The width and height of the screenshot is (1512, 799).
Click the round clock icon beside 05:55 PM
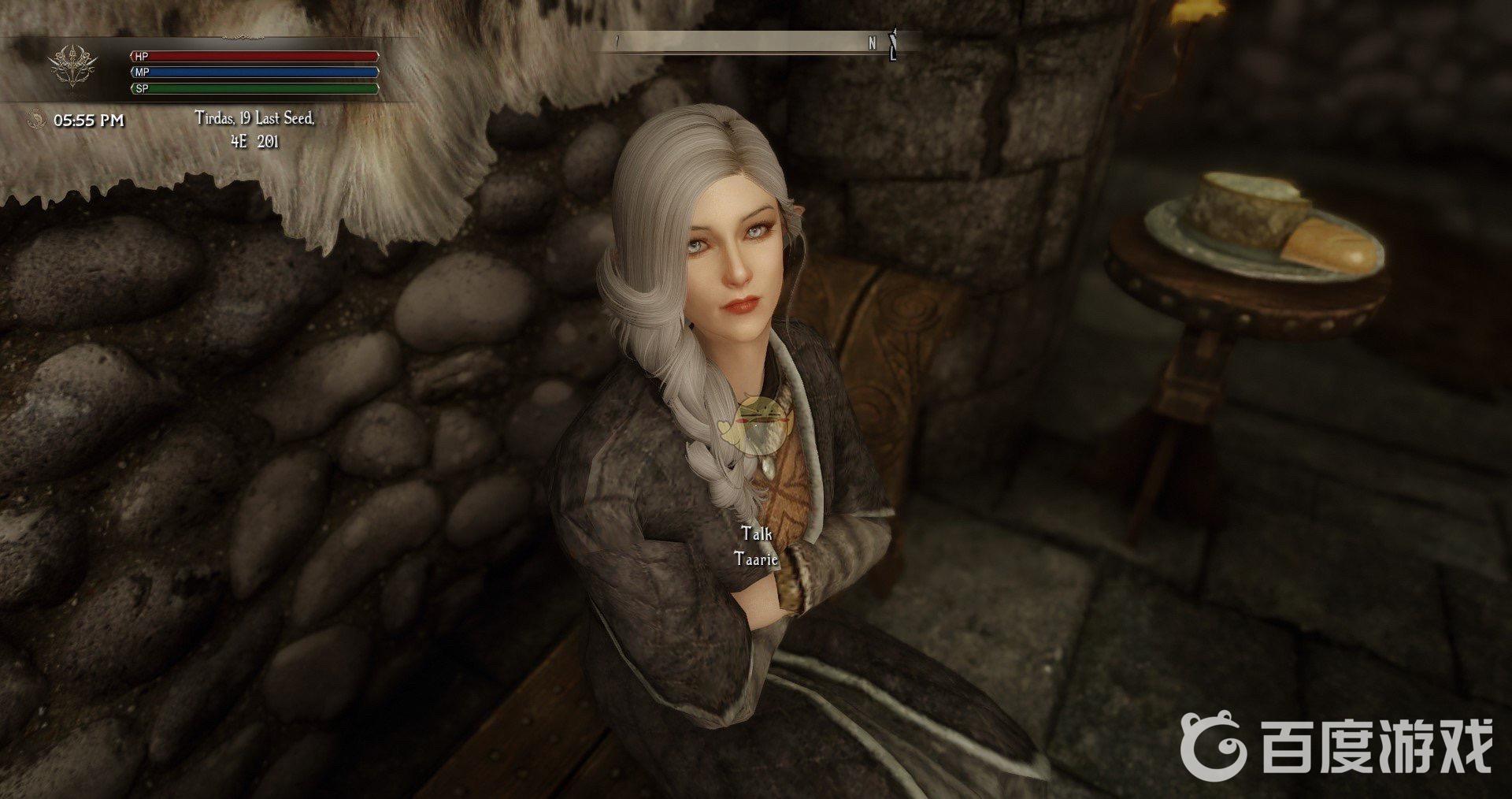pyautogui.click(x=34, y=120)
